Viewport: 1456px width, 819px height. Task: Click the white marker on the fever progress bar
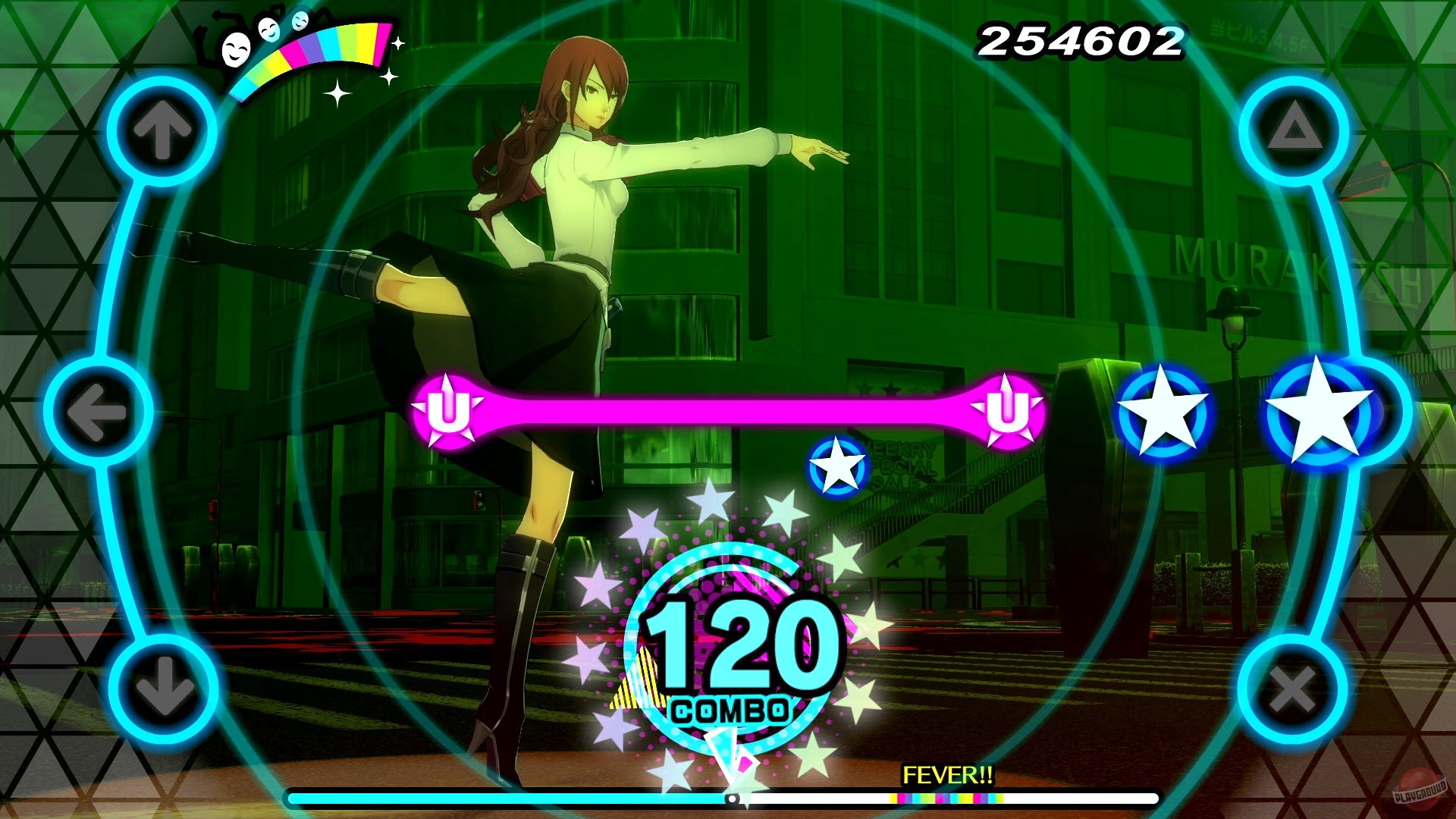pyautogui.click(x=733, y=799)
